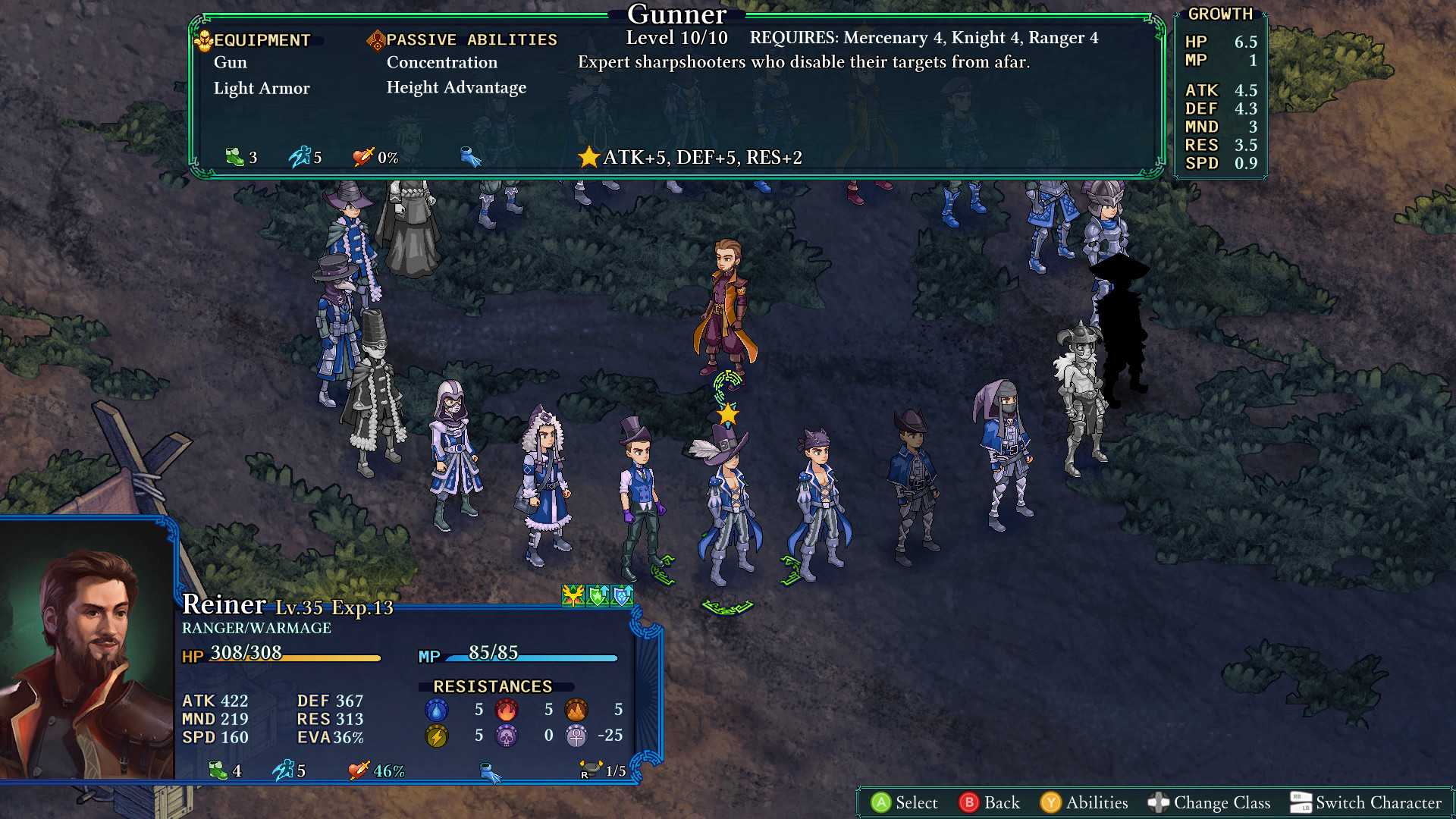Click the purple skull resistance icon showing 0
This screenshot has height=819, width=1456.
(x=506, y=735)
